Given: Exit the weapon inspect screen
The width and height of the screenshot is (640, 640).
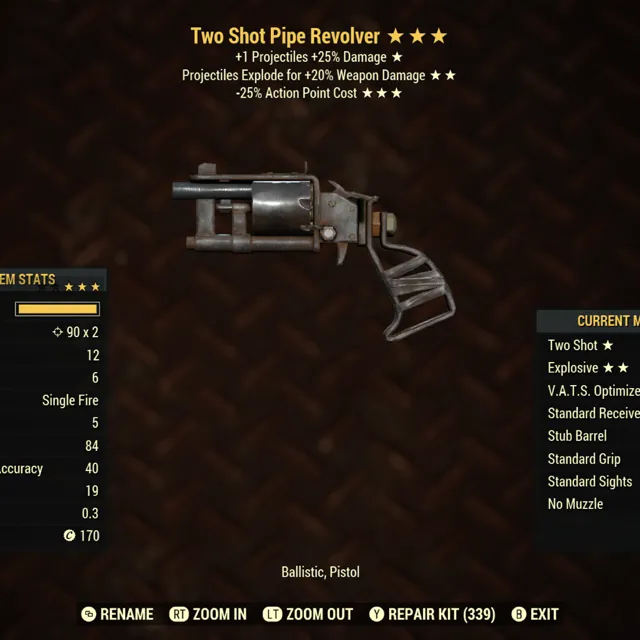Looking at the screenshot, I should pos(535,614).
